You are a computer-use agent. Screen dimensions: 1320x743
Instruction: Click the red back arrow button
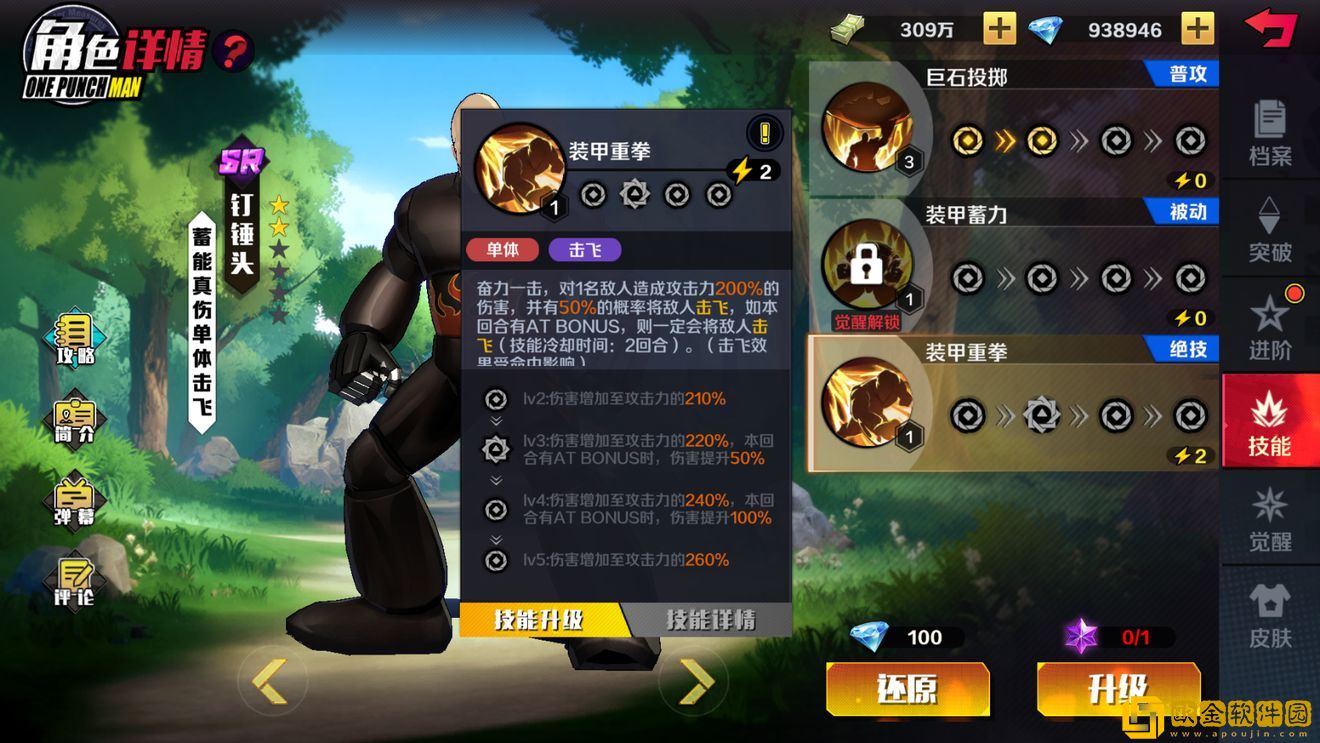pyautogui.click(x=1269, y=28)
